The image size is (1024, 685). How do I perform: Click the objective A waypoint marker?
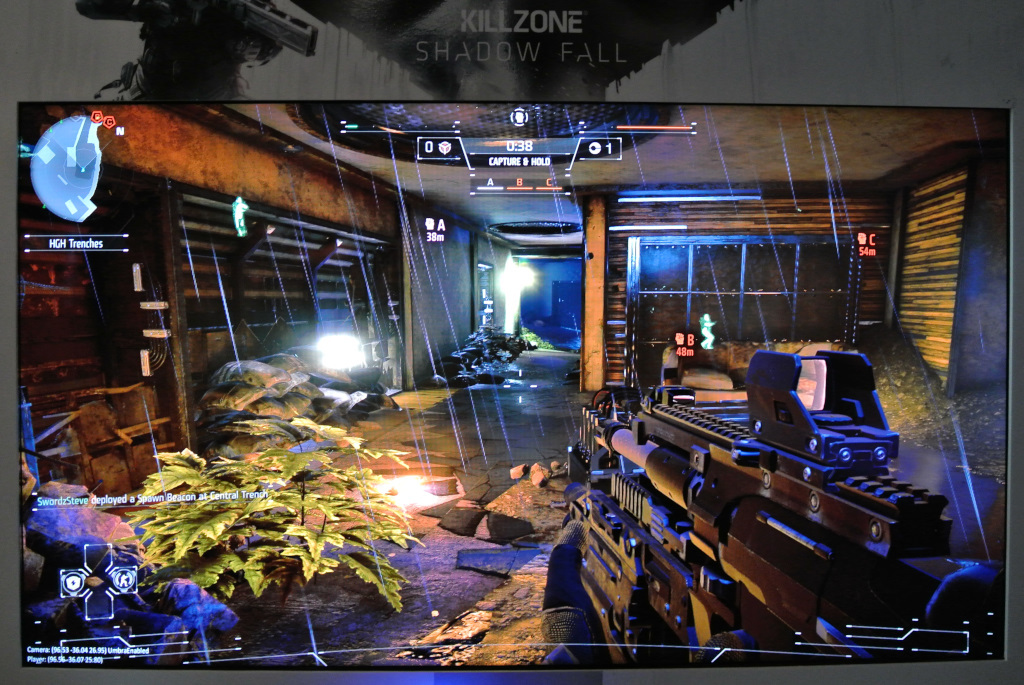pyautogui.click(x=435, y=229)
